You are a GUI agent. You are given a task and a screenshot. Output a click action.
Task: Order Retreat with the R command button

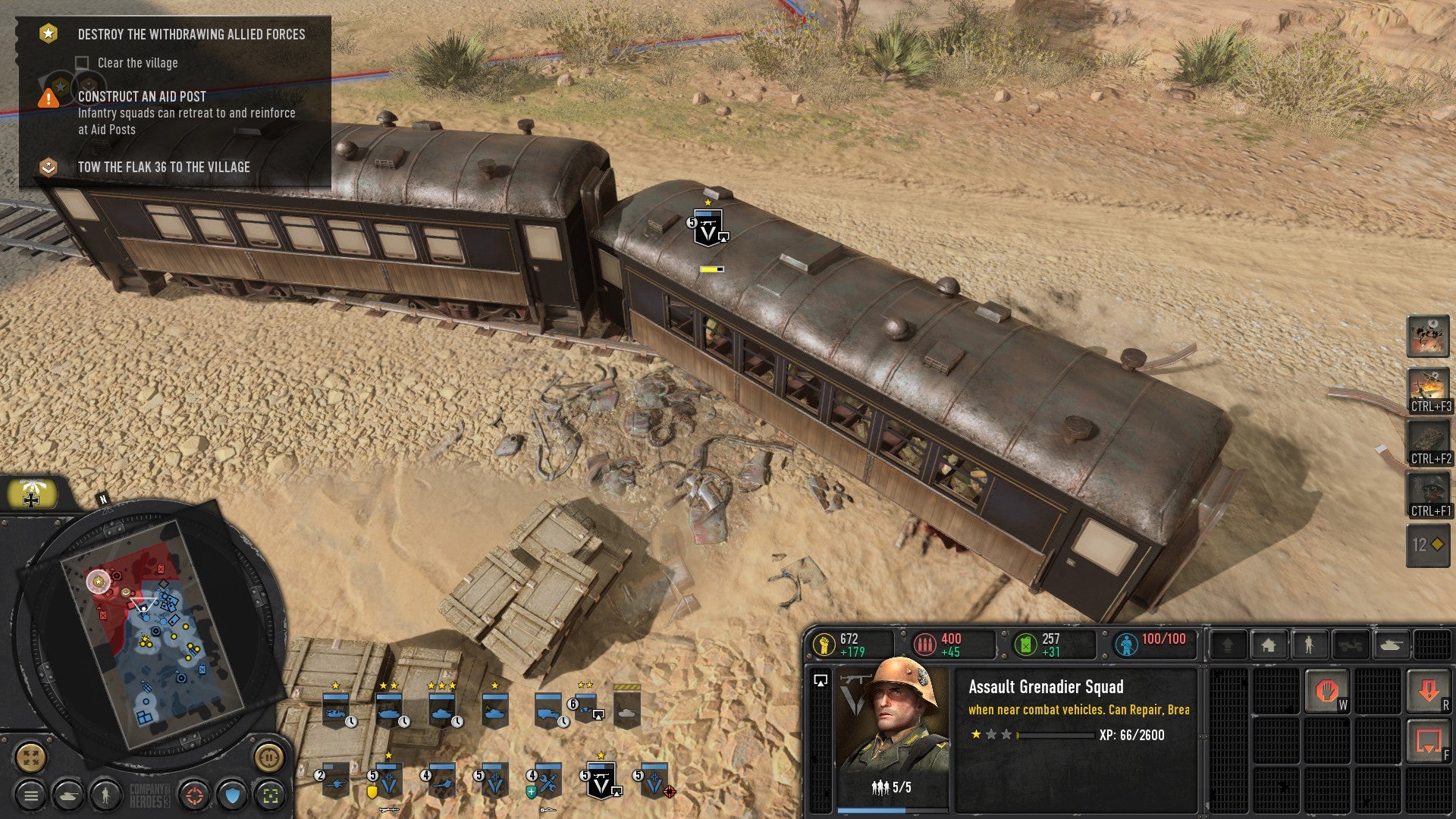(x=1429, y=691)
